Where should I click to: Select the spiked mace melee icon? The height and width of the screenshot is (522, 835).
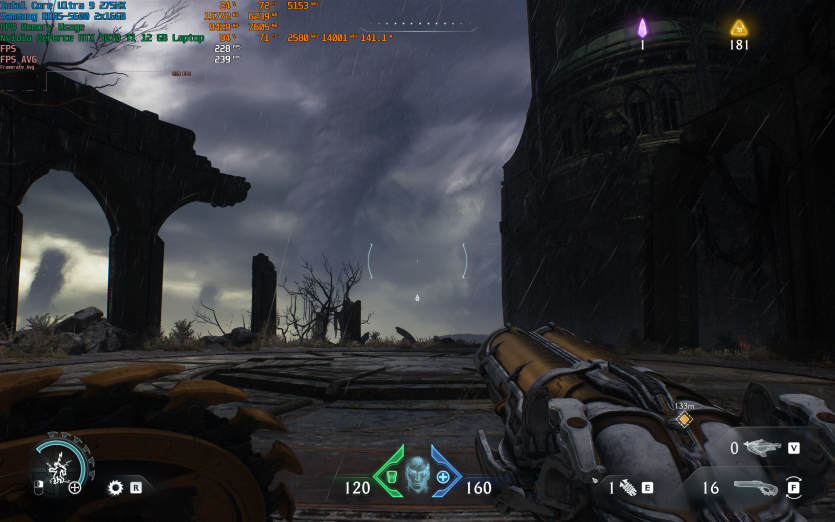point(628,488)
